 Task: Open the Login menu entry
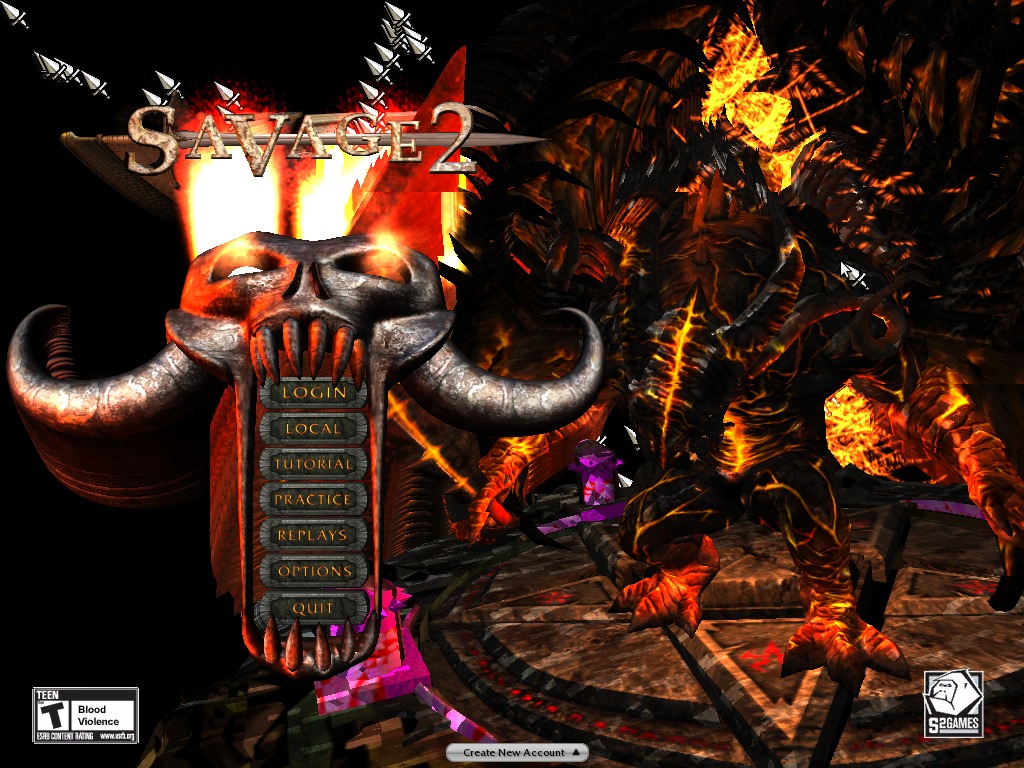coord(313,393)
